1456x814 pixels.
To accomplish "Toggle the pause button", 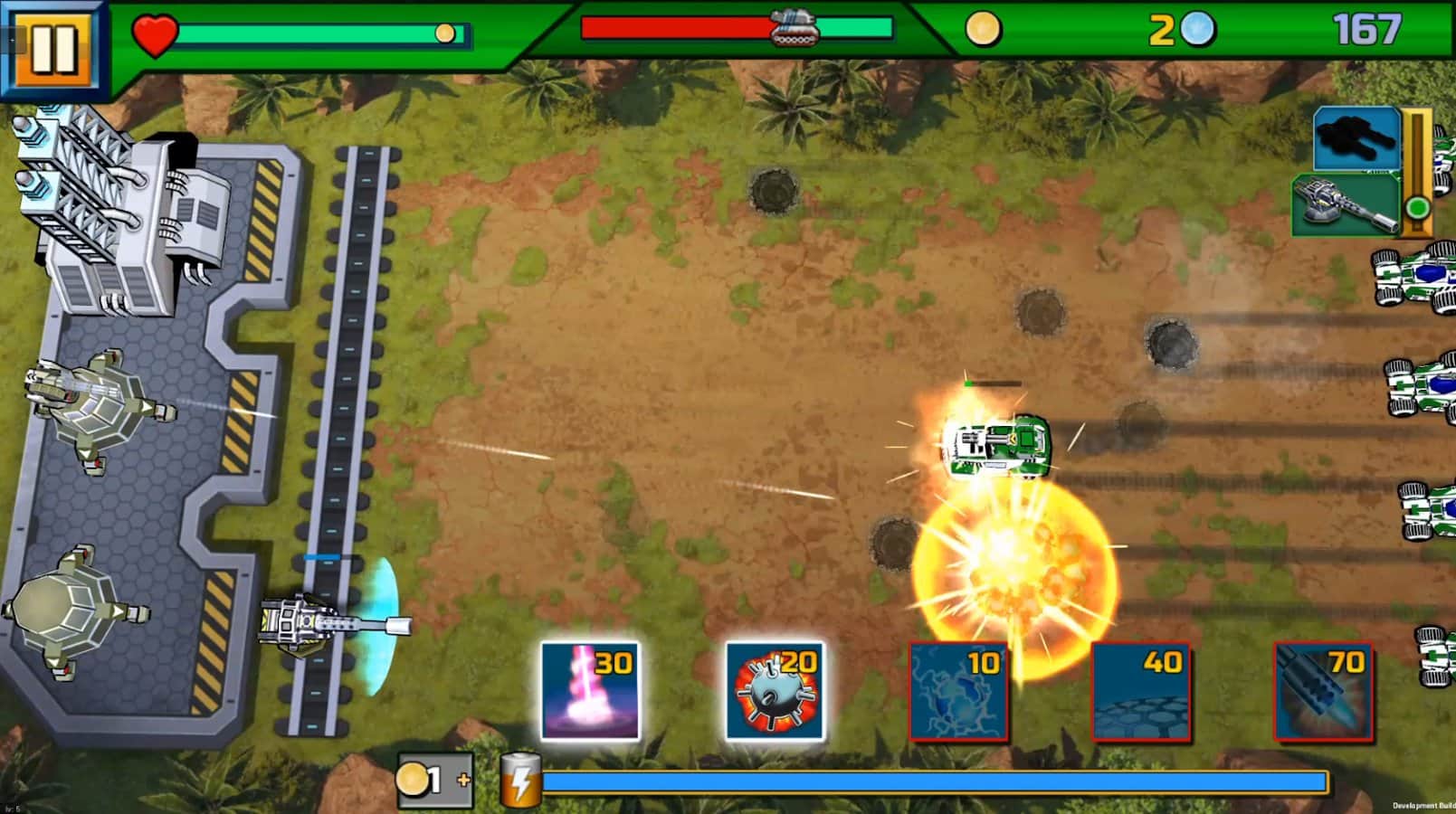I will pyautogui.click(x=52, y=50).
